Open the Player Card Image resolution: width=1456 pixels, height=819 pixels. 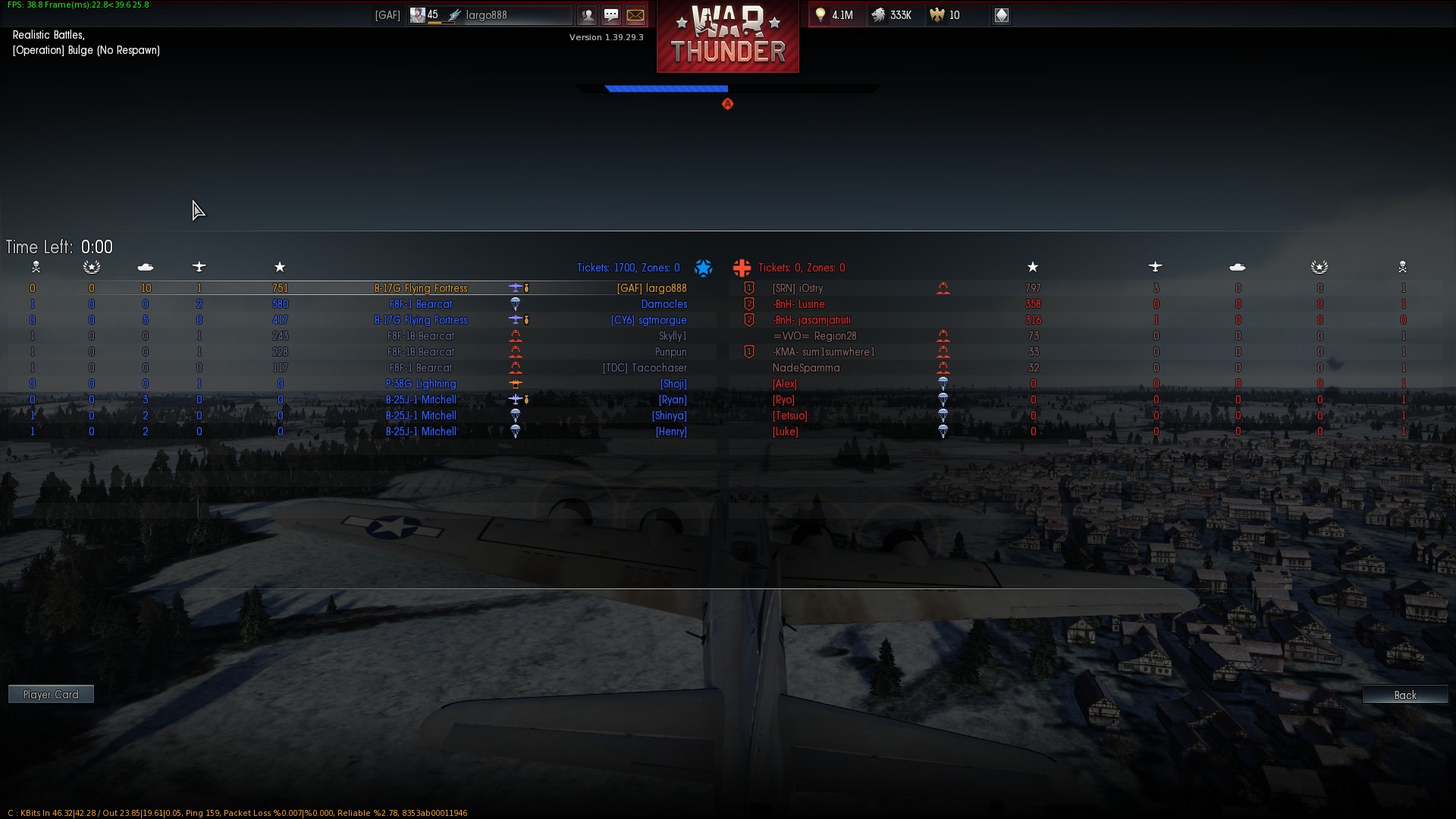[51, 695]
